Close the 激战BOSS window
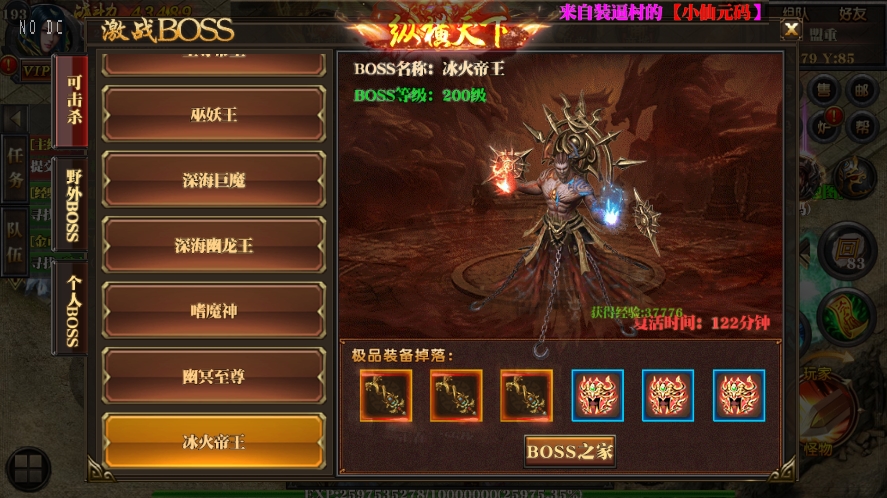This screenshot has width=887, height=498. click(x=790, y=29)
